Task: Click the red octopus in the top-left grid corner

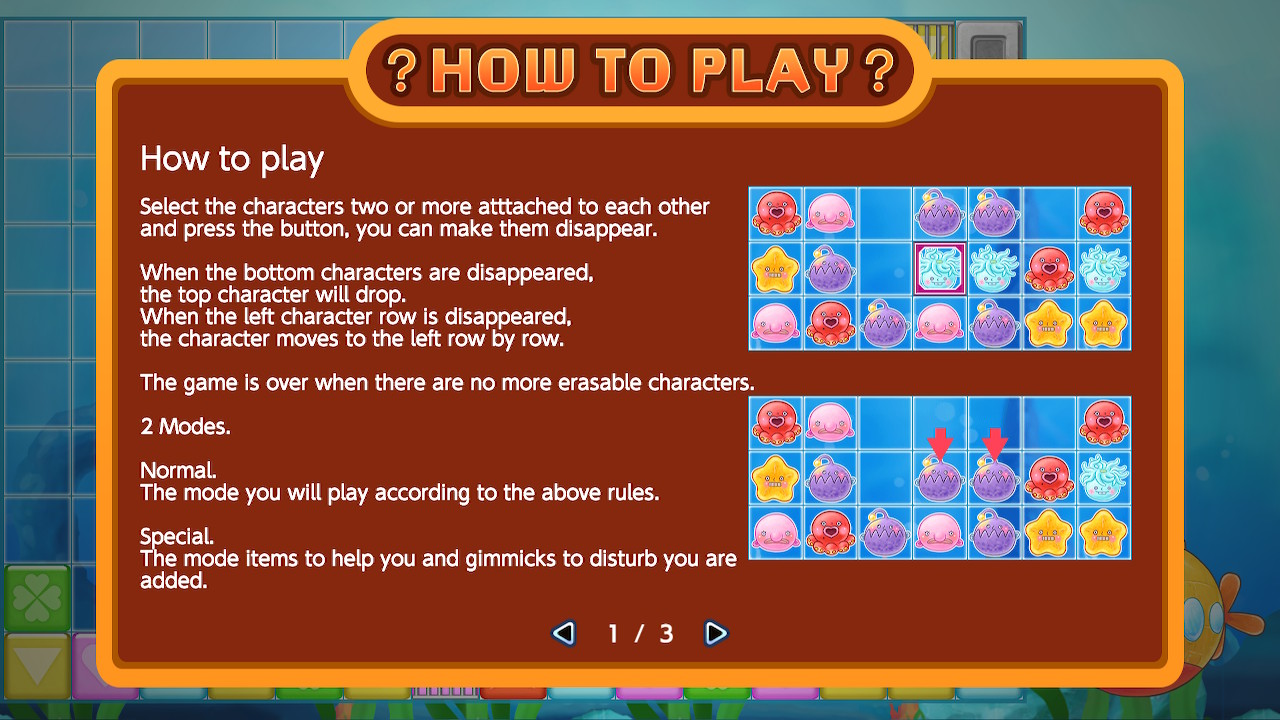Action: (x=775, y=214)
